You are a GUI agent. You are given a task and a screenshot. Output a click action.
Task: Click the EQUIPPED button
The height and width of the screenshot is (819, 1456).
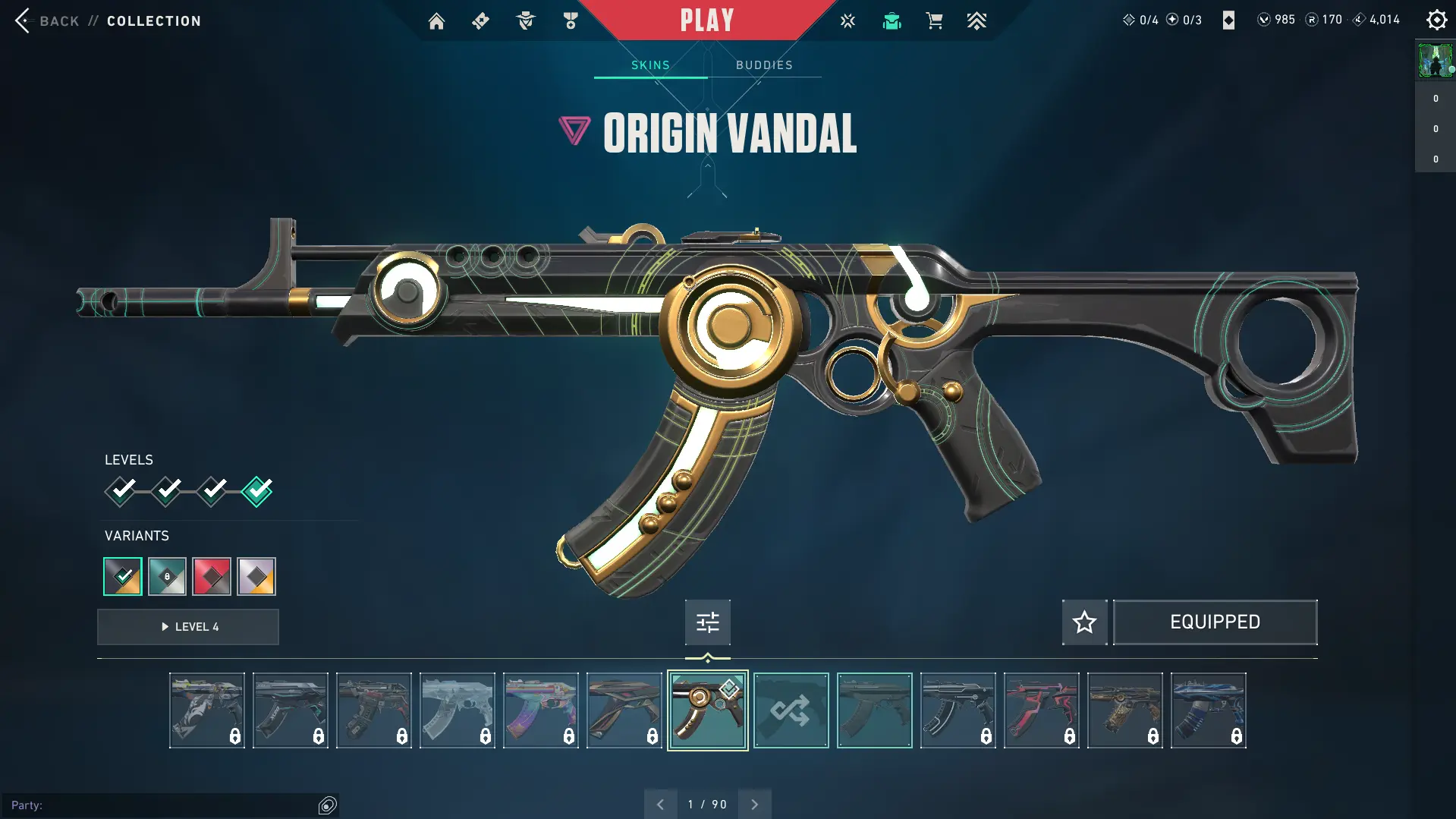pyautogui.click(x=1215, y=622)
